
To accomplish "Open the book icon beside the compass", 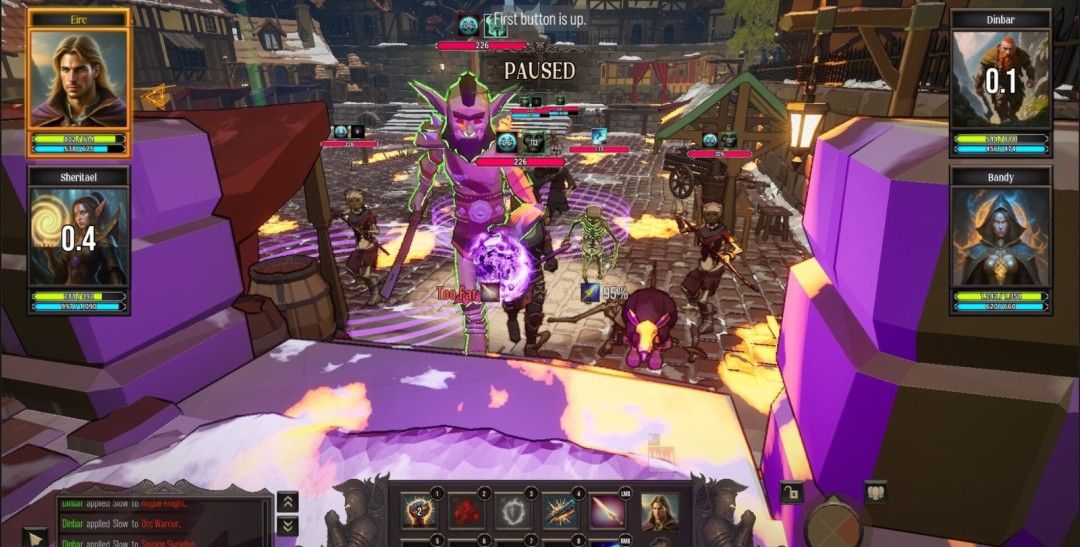I will [x=875, y=492].
